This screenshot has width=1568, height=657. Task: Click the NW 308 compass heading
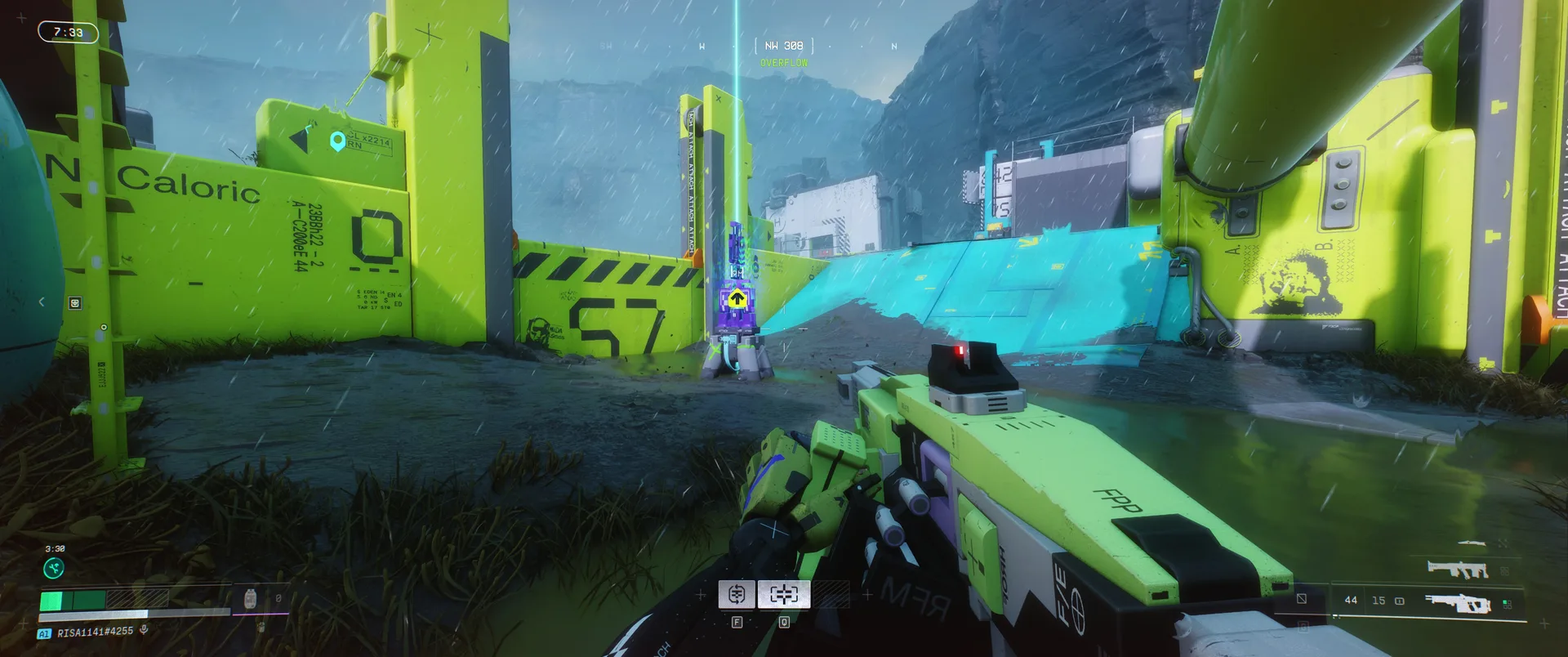coord(783,46)
